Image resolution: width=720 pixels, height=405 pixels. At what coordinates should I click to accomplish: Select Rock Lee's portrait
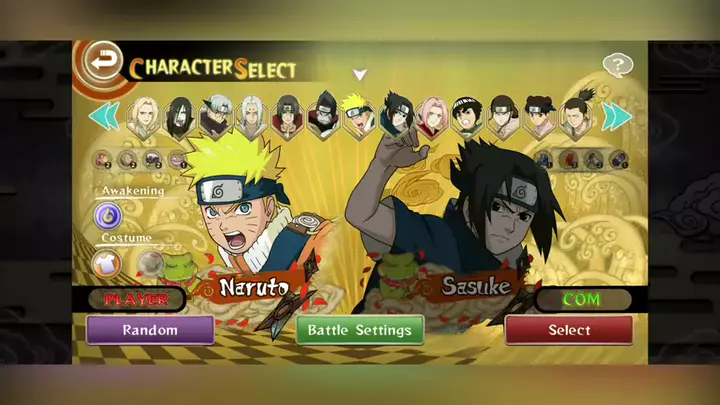(x=467, y=116)
